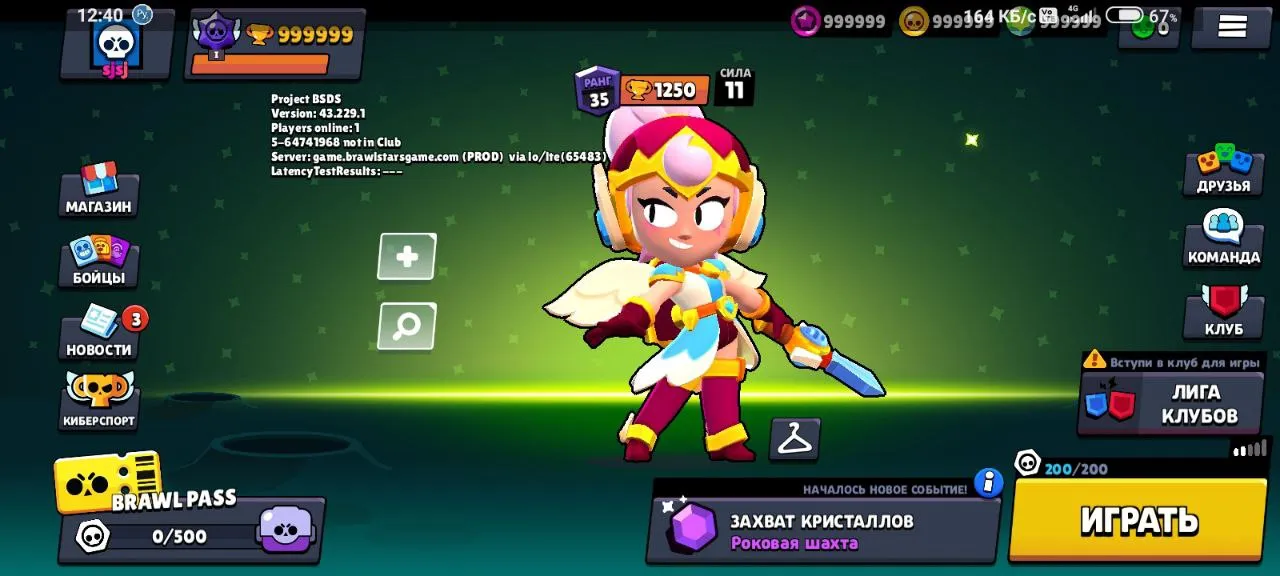
Task: Click the magnifying glass search button
Action: tap(407, 326)
